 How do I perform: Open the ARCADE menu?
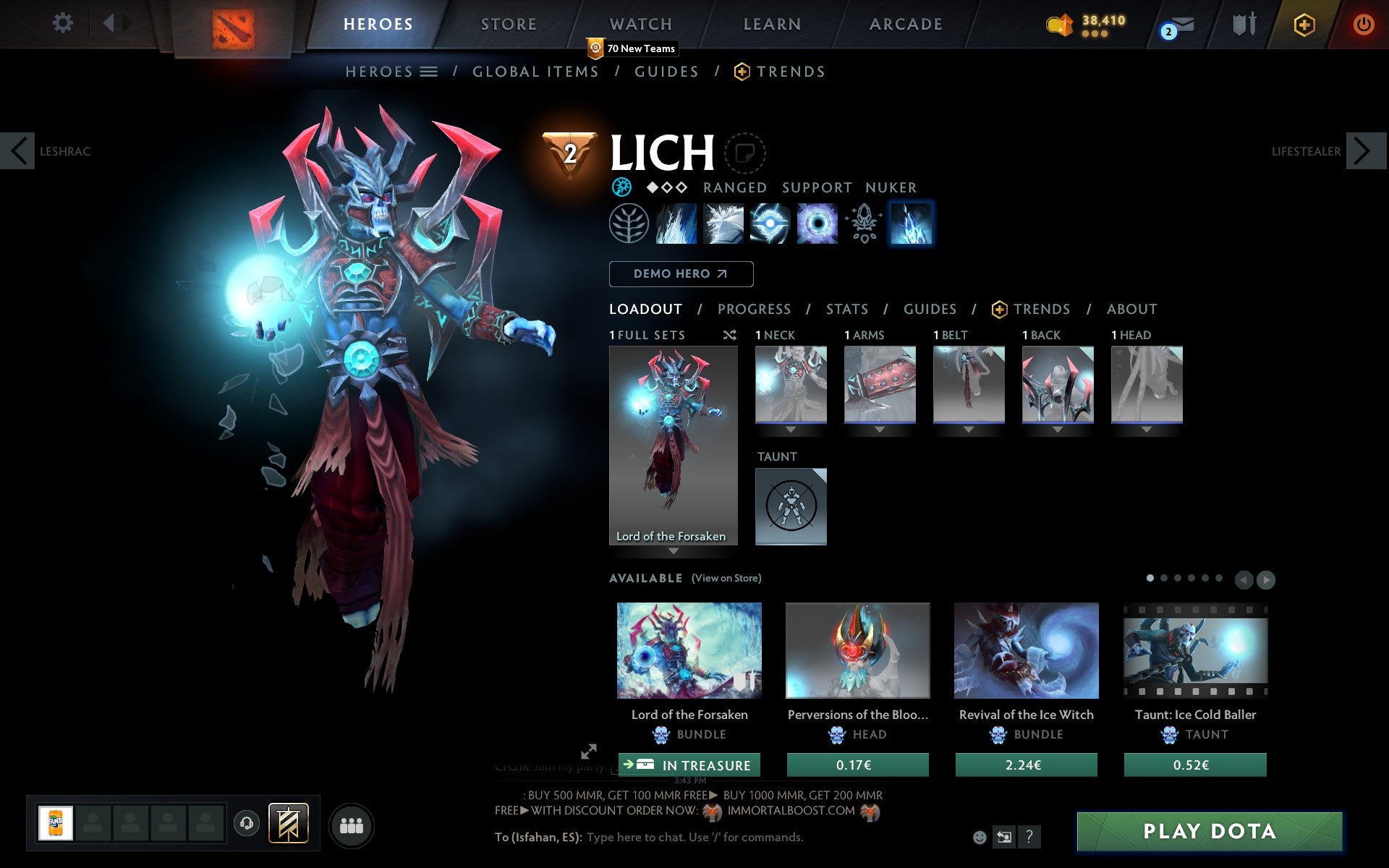(905, 23)
